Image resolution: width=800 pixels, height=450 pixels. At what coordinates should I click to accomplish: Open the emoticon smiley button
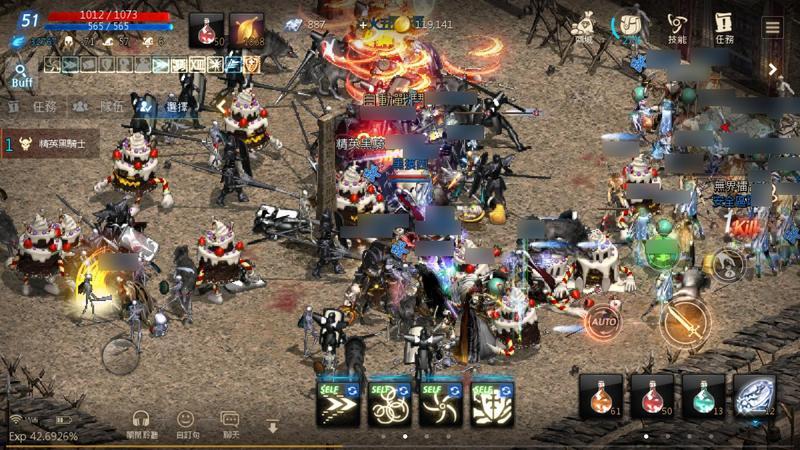pyautogui.click(x=185, y=424)
